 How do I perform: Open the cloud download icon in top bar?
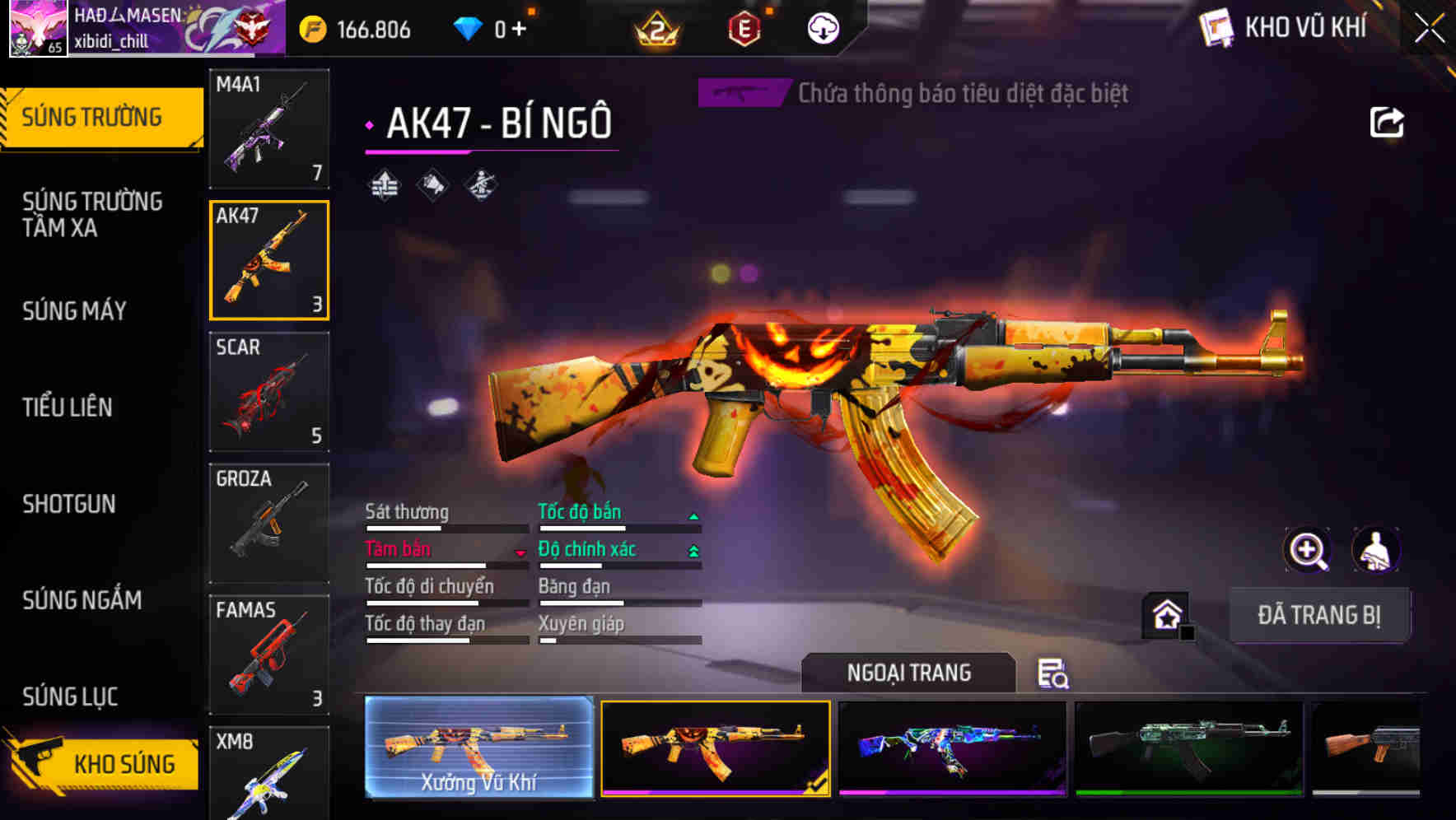point(823,27)
